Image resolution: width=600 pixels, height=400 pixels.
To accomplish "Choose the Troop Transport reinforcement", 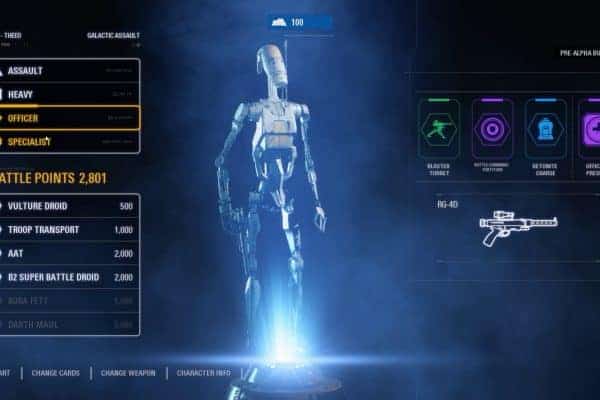I will (68, 230).
